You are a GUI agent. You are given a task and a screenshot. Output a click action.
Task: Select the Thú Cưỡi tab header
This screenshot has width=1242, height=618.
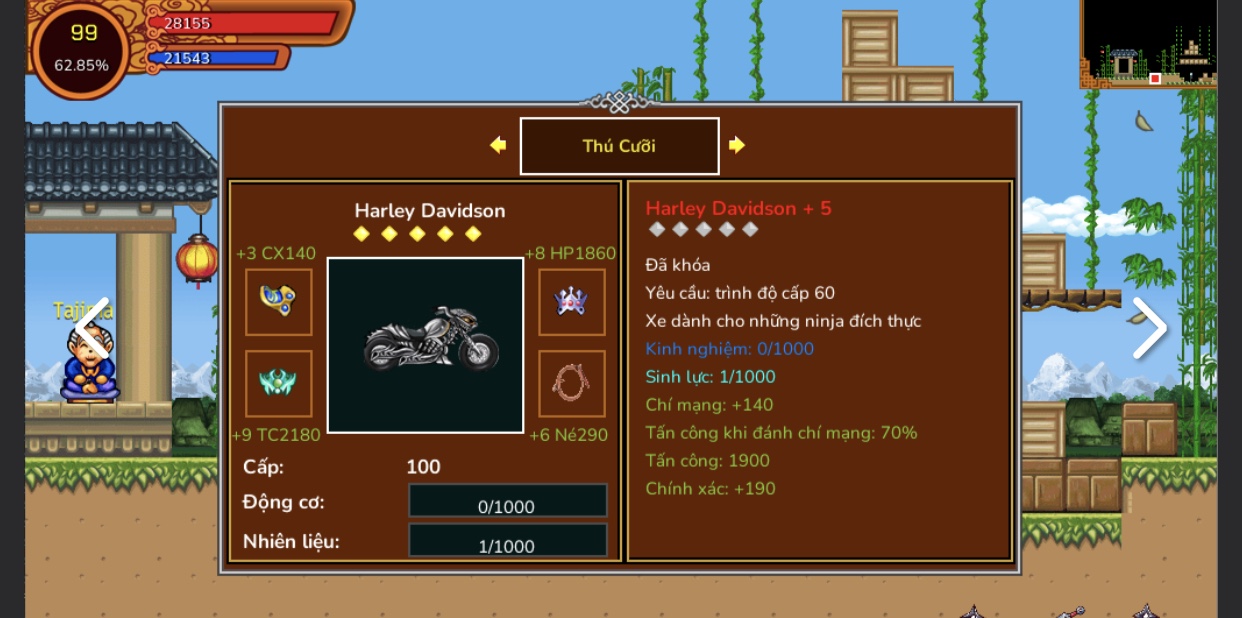pyautogui.click(x=619, y=146)
